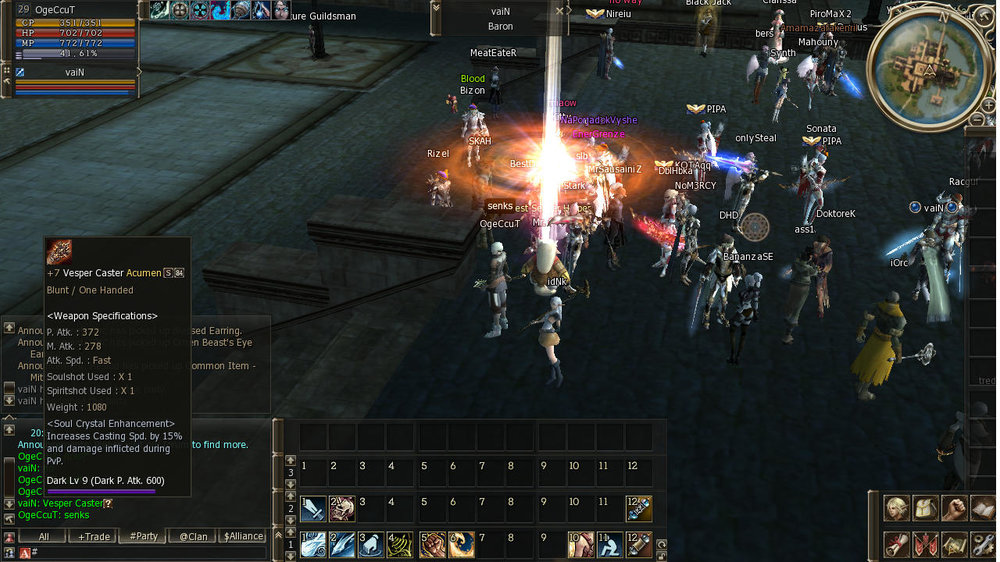The width and height of the screenshot is (1000, 562).
Task: Open the inventory backpack icon
Action: click(926, 508)
